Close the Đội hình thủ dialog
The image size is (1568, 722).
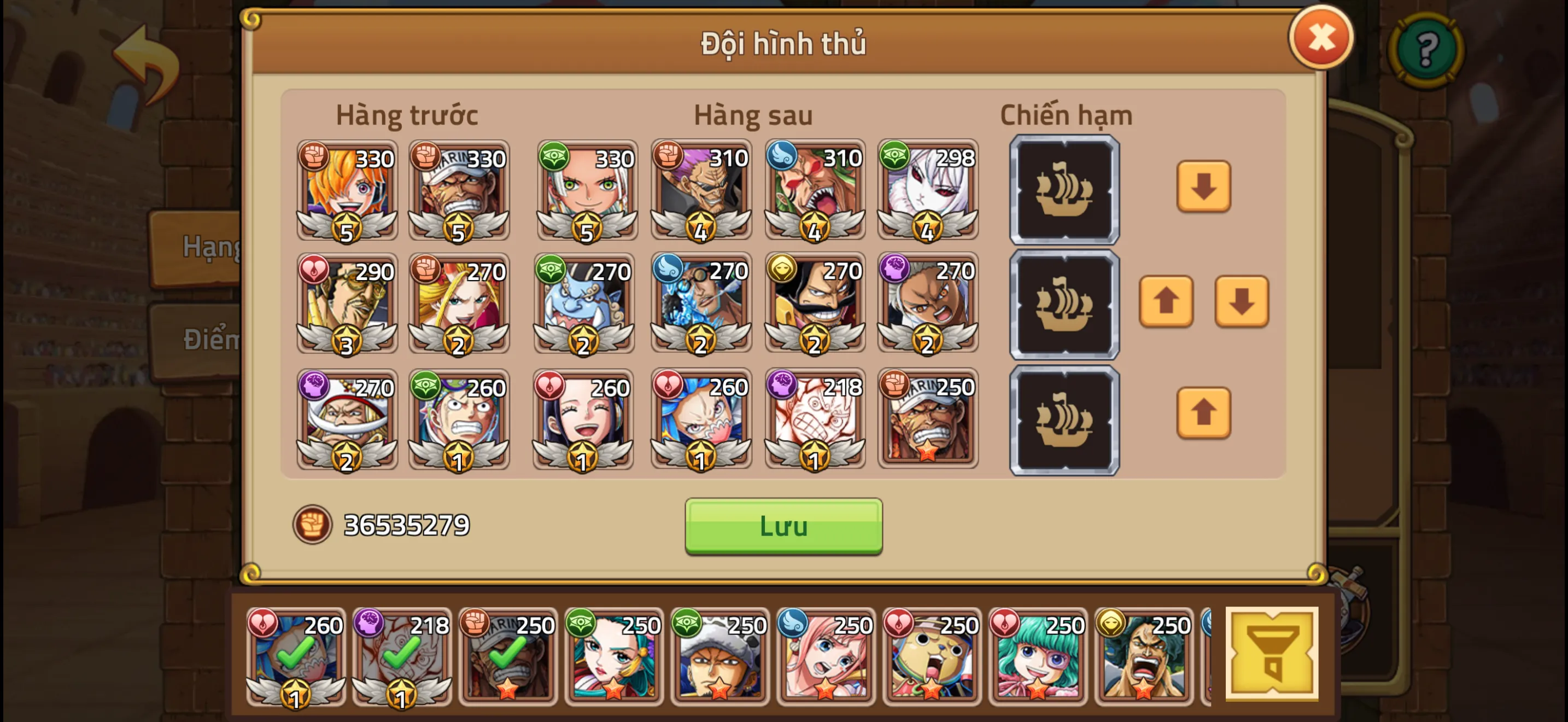[1321, 38]
